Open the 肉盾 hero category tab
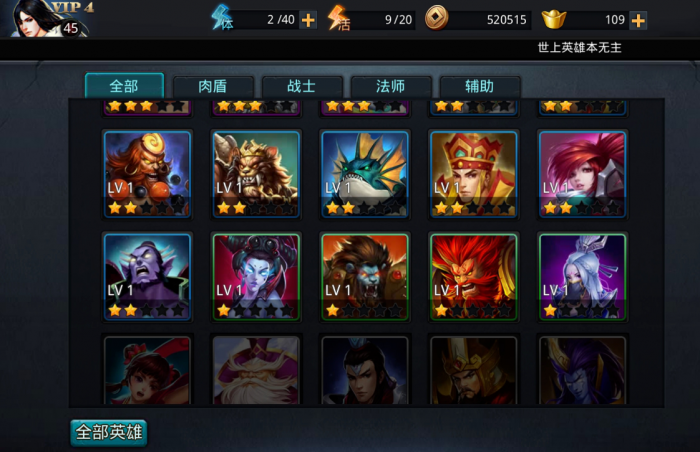The width and height of the screenshot is (700, 452). (x=212, y=87)
